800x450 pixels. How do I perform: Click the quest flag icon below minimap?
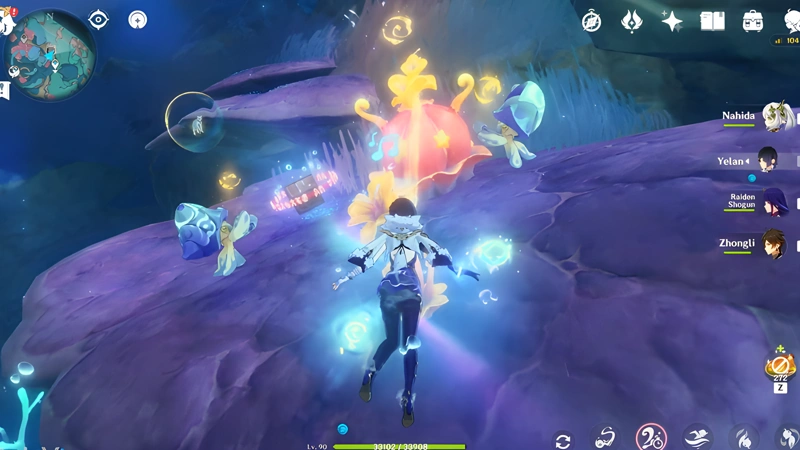click(5, 91)
